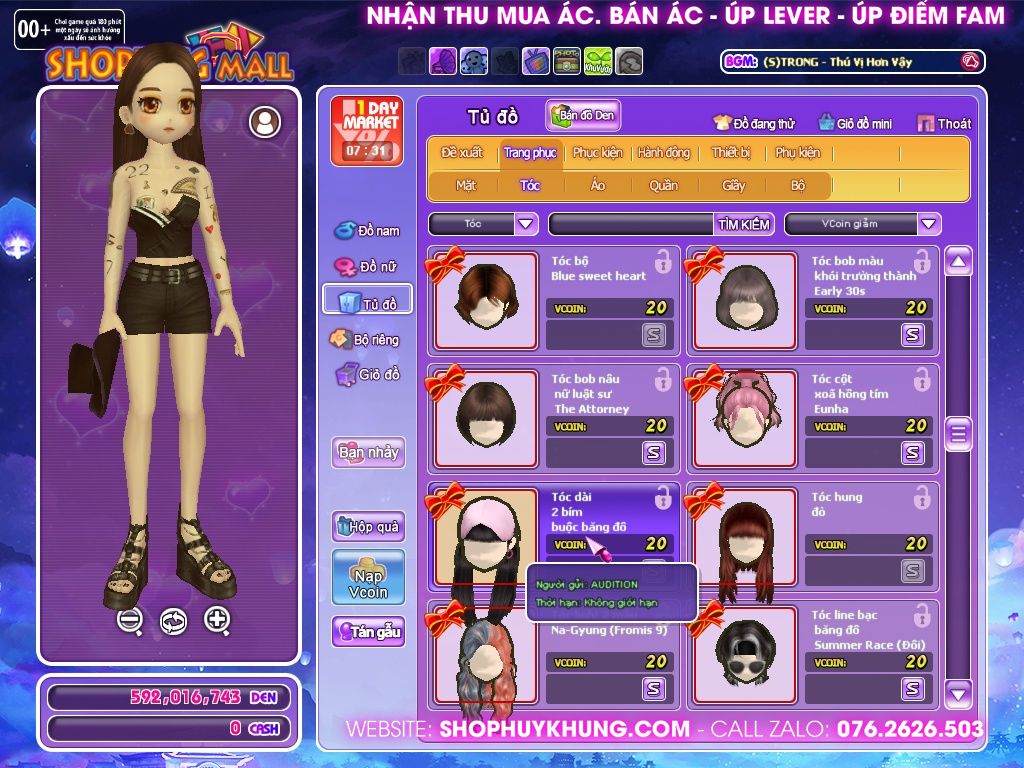This screenshot has height=768, width=1024.
Task: Choose the Quần subcategory
Action: pyautogui.click(x=663, y=185)
